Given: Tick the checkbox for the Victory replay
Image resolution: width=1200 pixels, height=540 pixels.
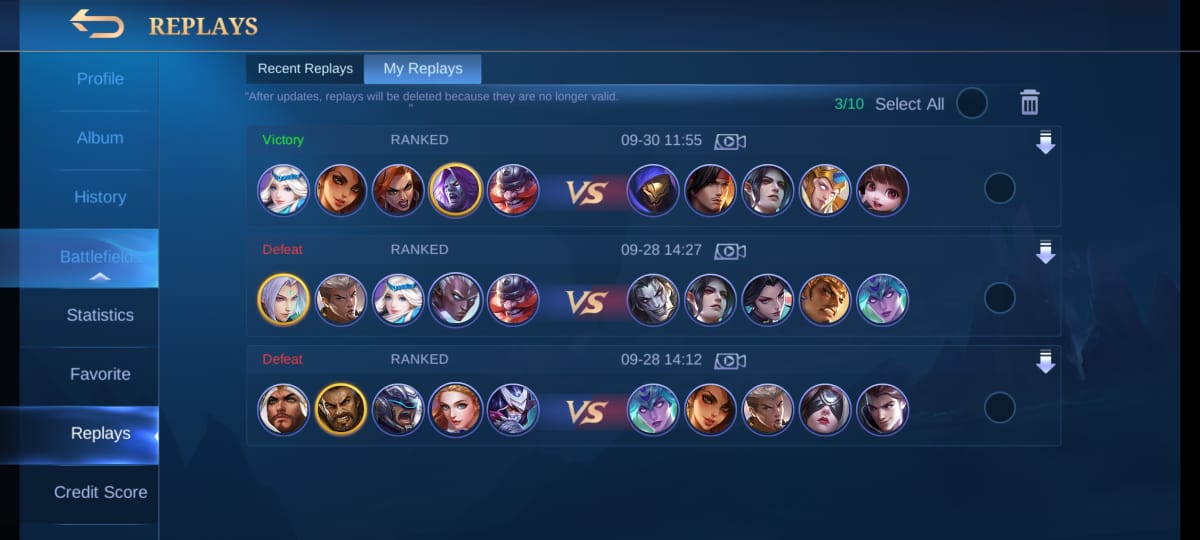Looking at the screenshot, I should [x=999, y=188].
